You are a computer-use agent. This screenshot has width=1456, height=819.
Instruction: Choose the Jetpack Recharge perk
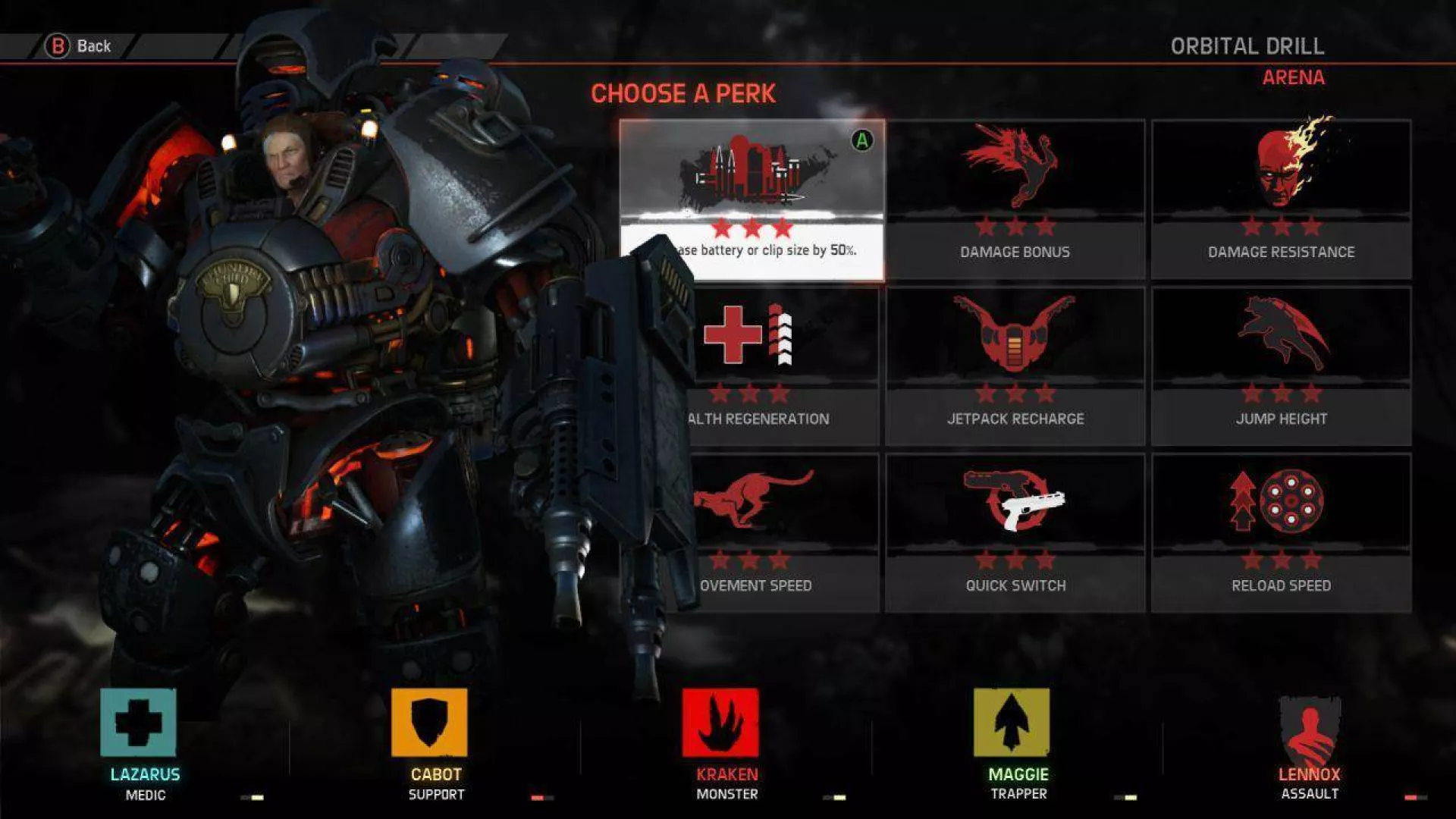[1015, 366]
